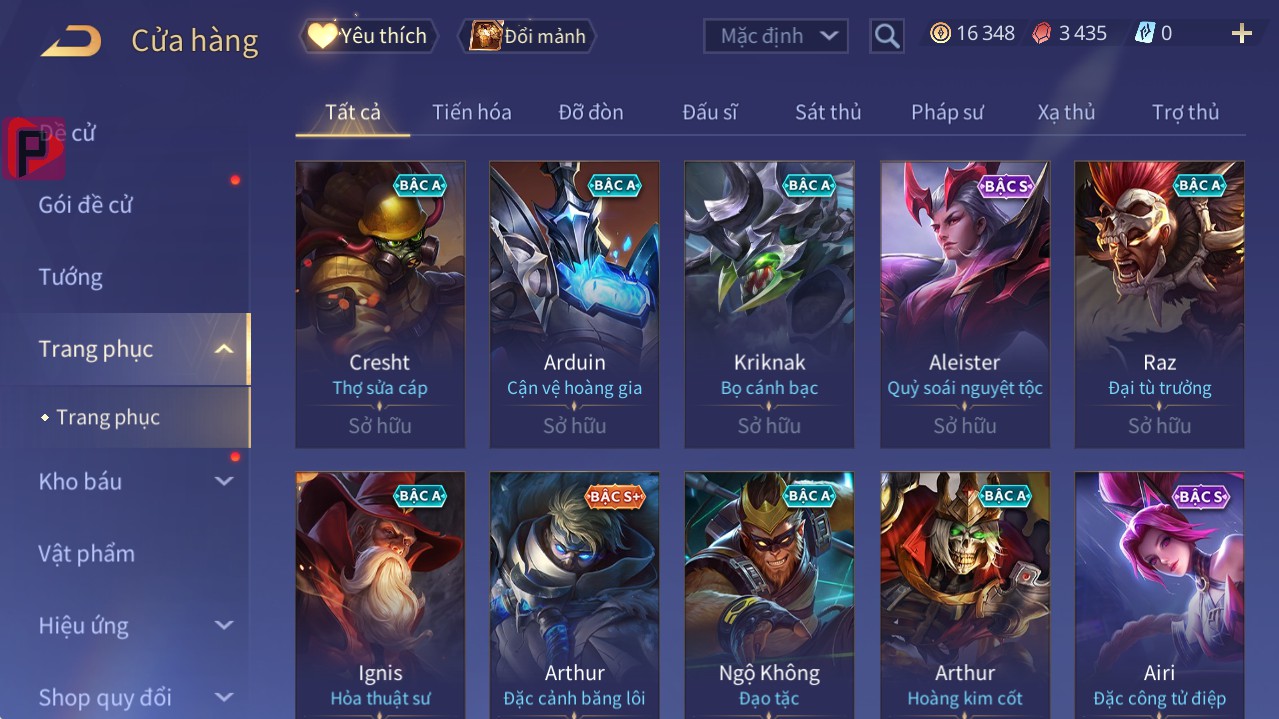The image size is (1279, 719).
Task: Open the Yêu thích favorites list
Action: [369, 36]
